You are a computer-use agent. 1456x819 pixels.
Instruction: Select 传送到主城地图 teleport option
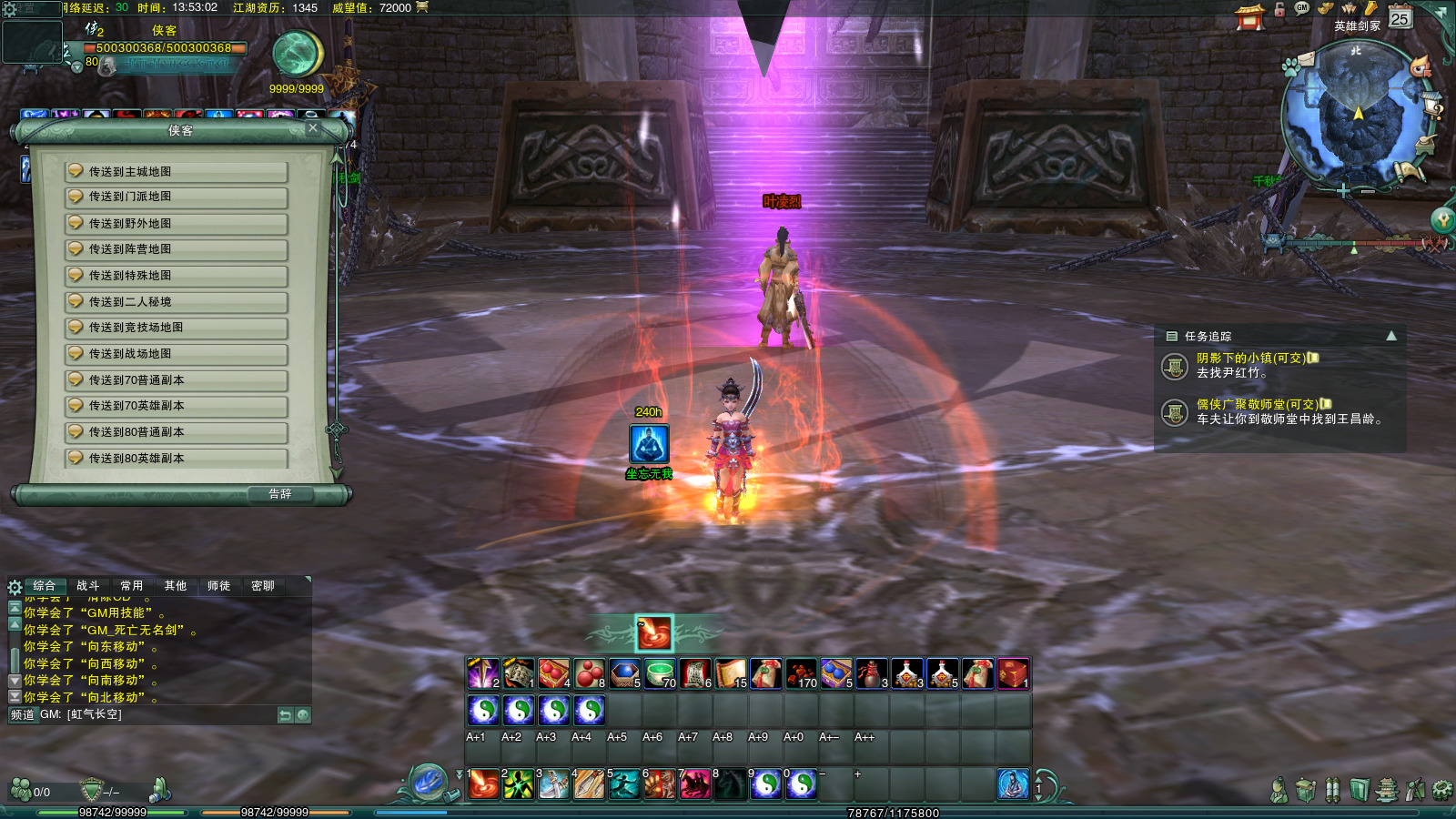tap(177, 172)
